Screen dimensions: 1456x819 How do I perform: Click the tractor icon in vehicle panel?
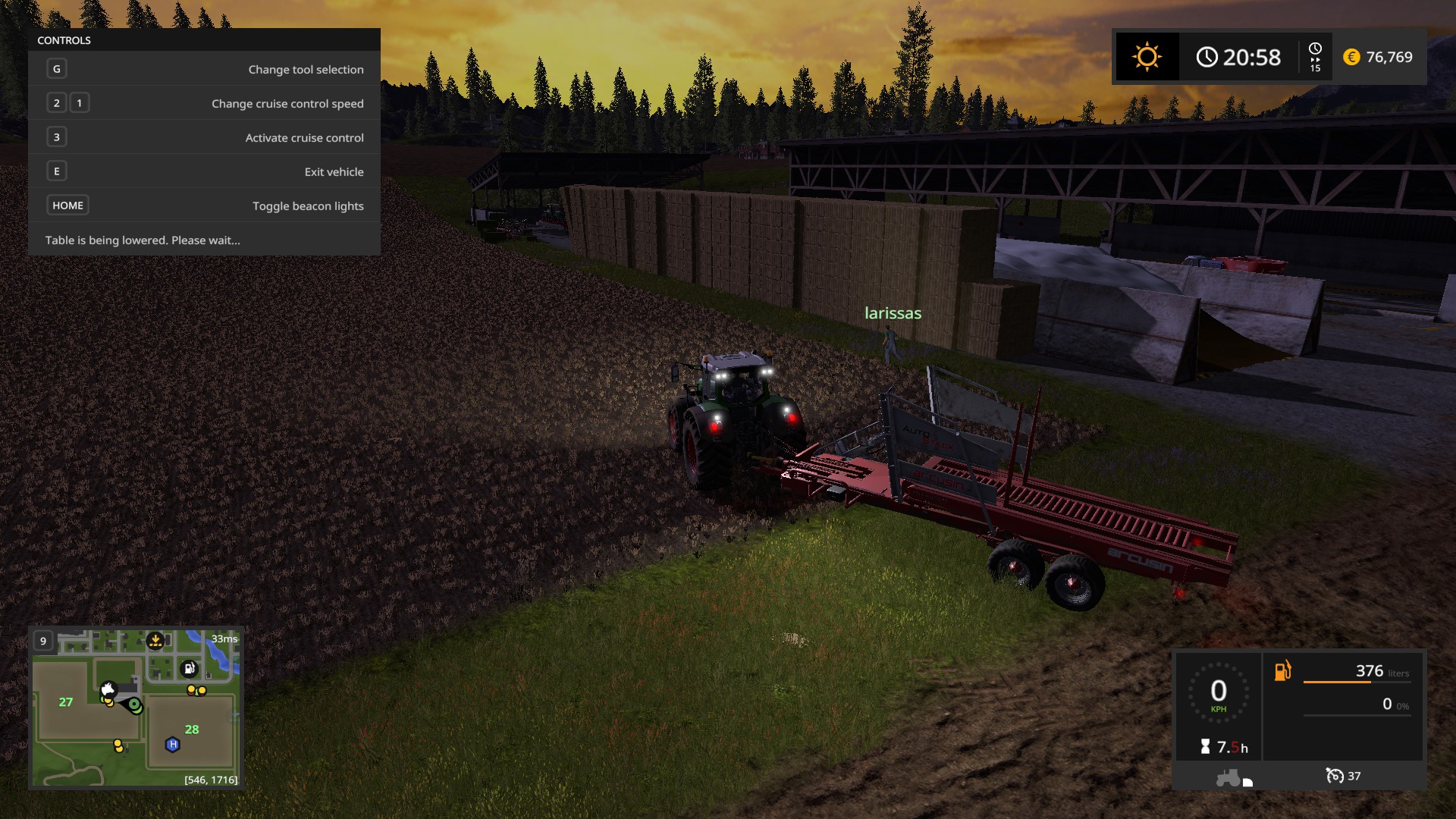pyautogui.click(x=1228, y=777)
